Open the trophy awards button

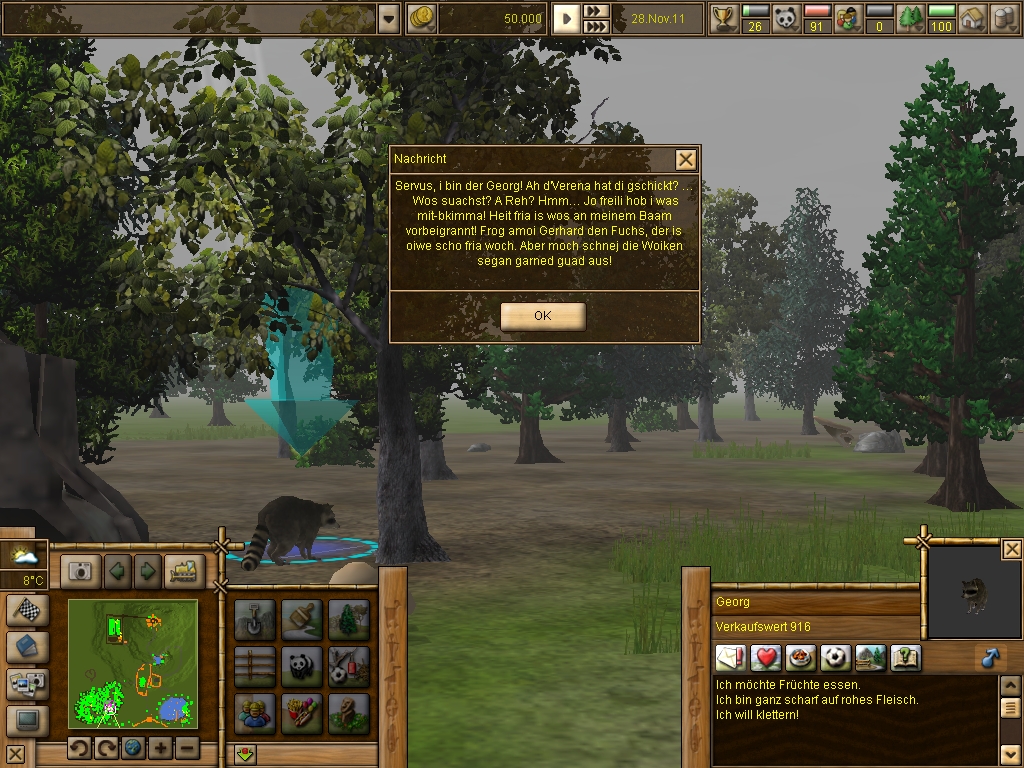point(722,18)
